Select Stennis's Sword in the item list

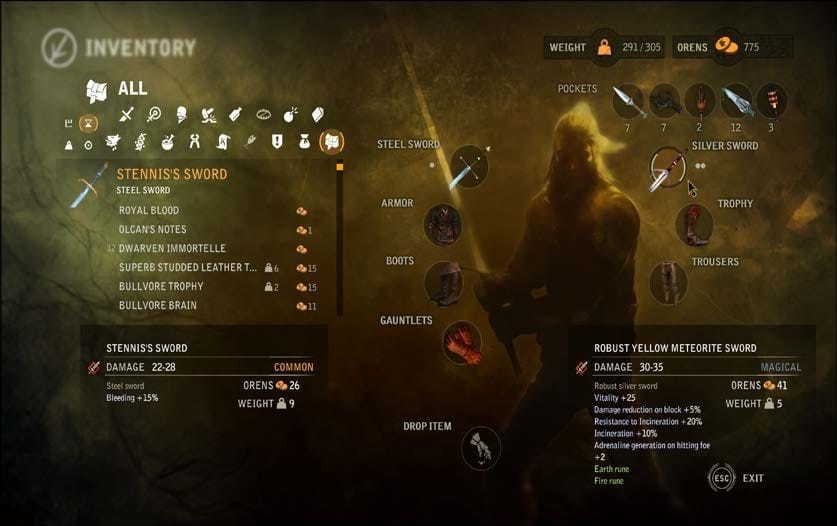click(172, 174)
